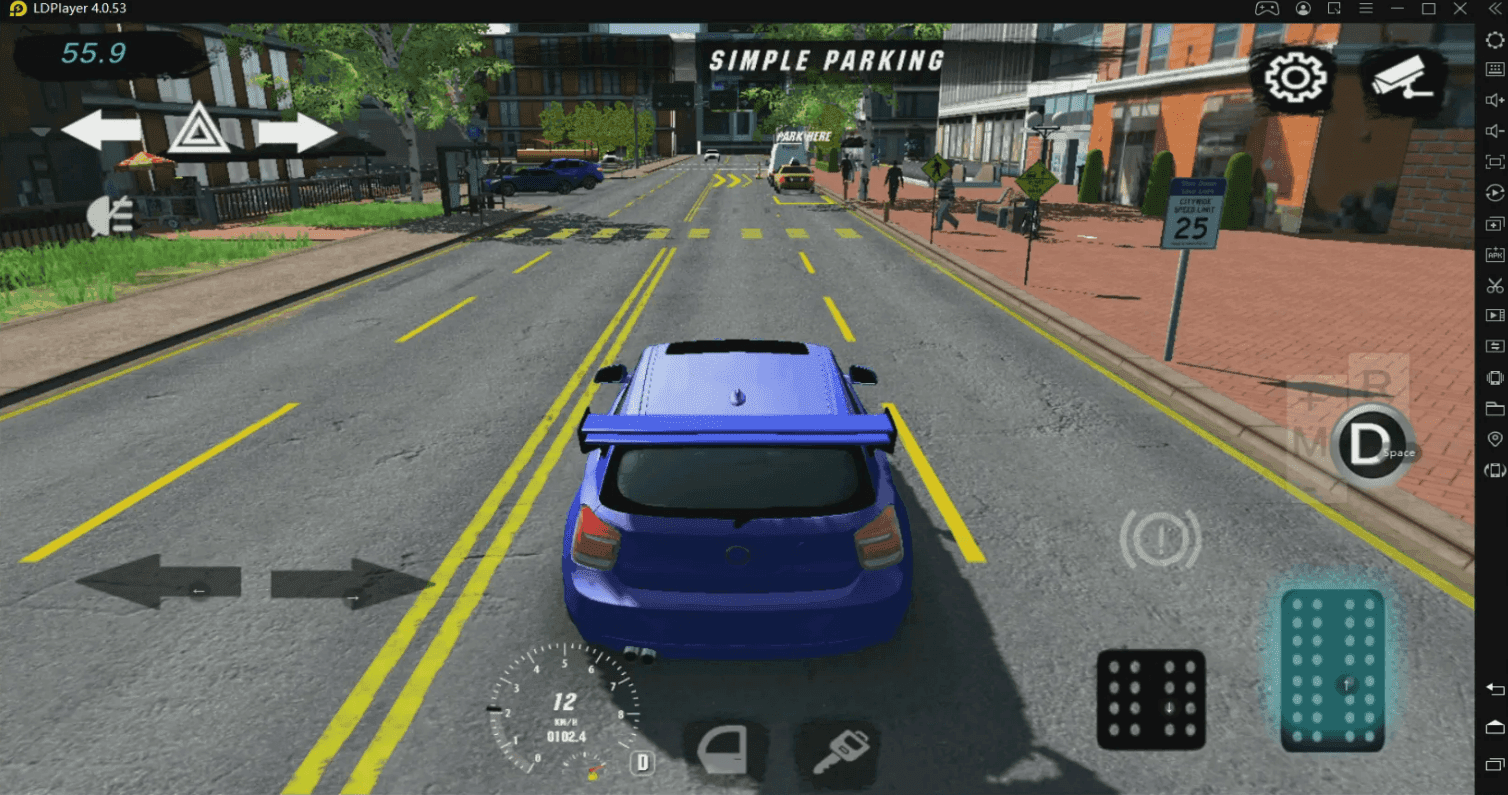Toggle the headlights icon
The height and width of the screenshot is (795, 1508).
(112, 214)
